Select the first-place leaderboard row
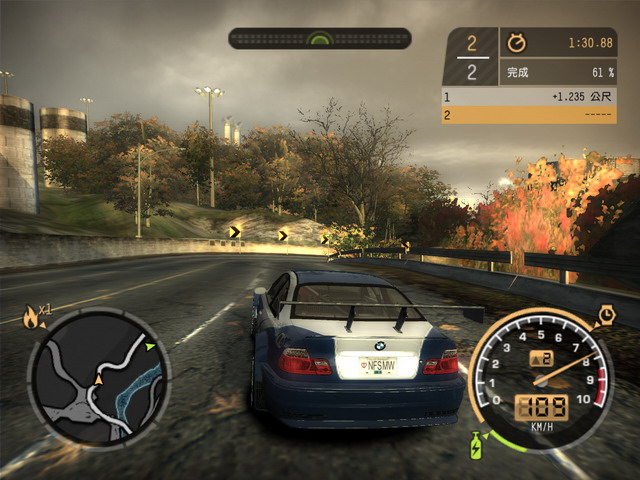Image resolution: width=640 pixels, height=480 pixels. click(x=529, y=97)
